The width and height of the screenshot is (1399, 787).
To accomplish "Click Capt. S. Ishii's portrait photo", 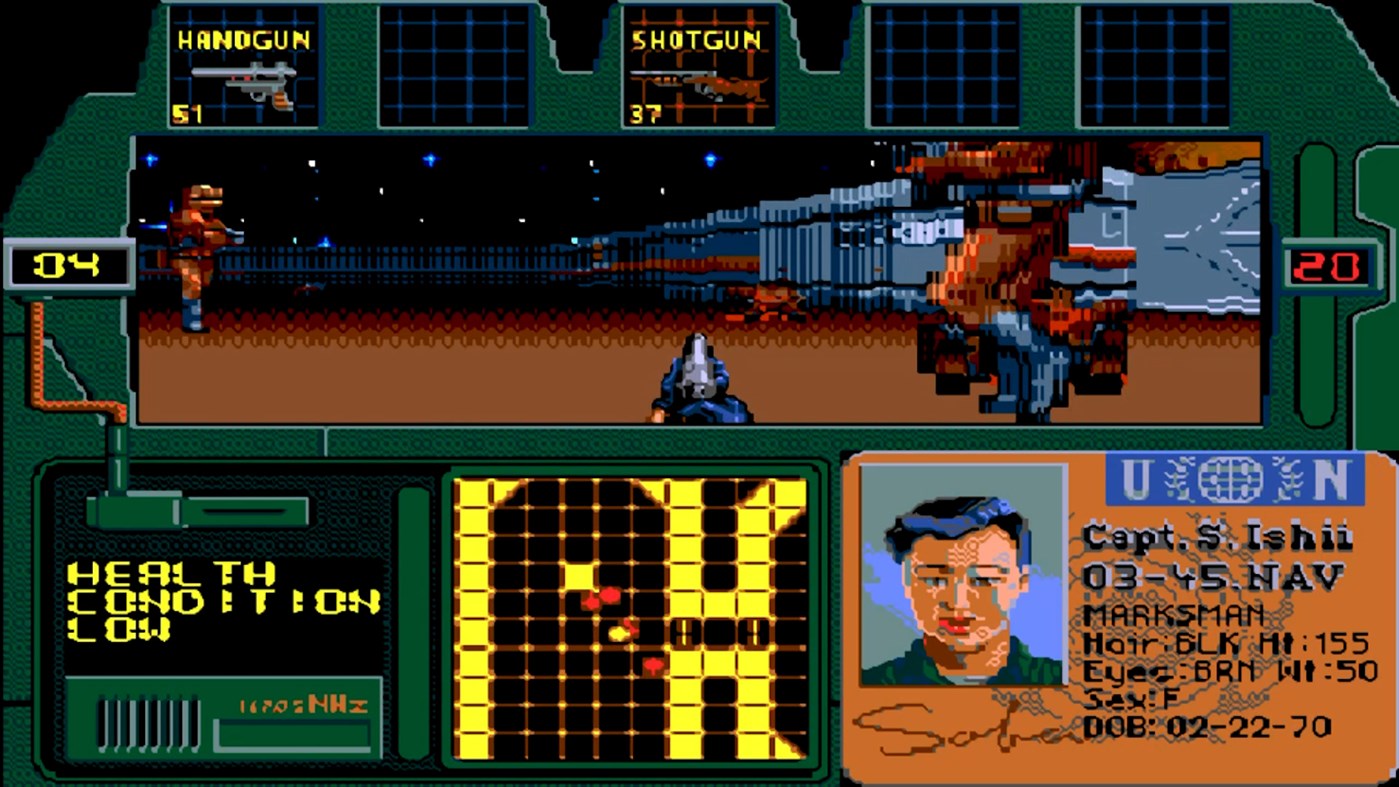I will 962,580.
